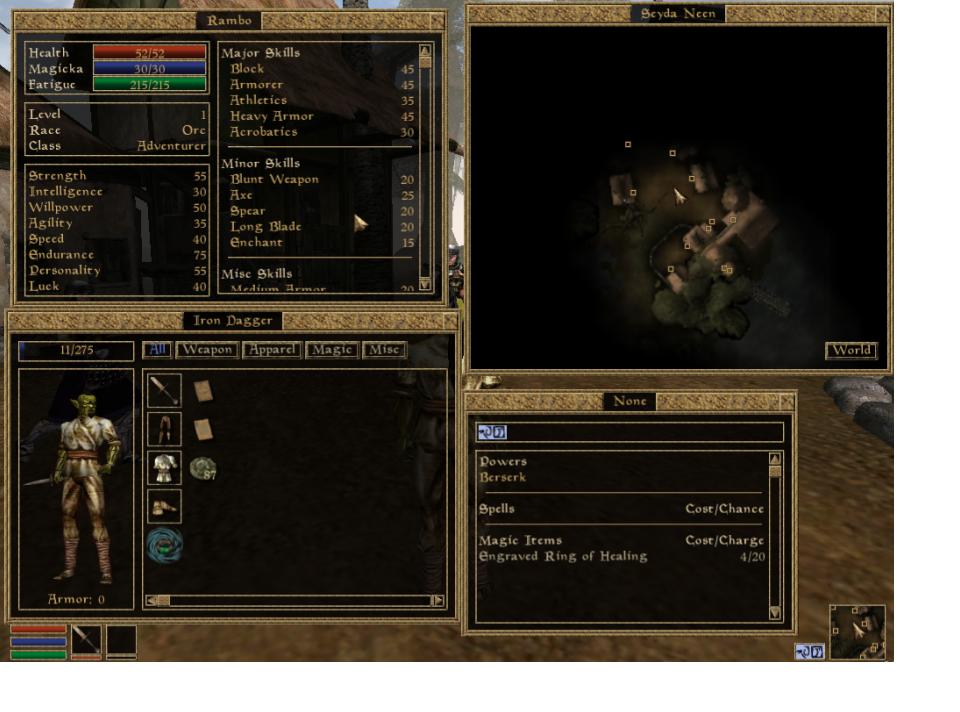Viewport: 960px width, 712px height.
Task: Toggle the pin on the Rambo stats window
Action: click(436, 20)
